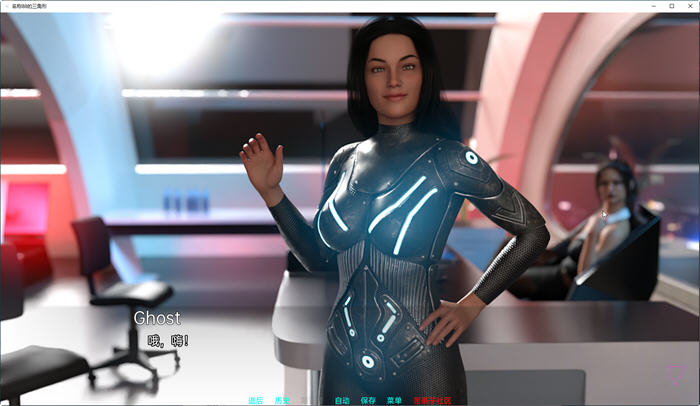Open the red community link in quick menu
The height and width of the screenshot is (406, 700).
click(432, 400)
